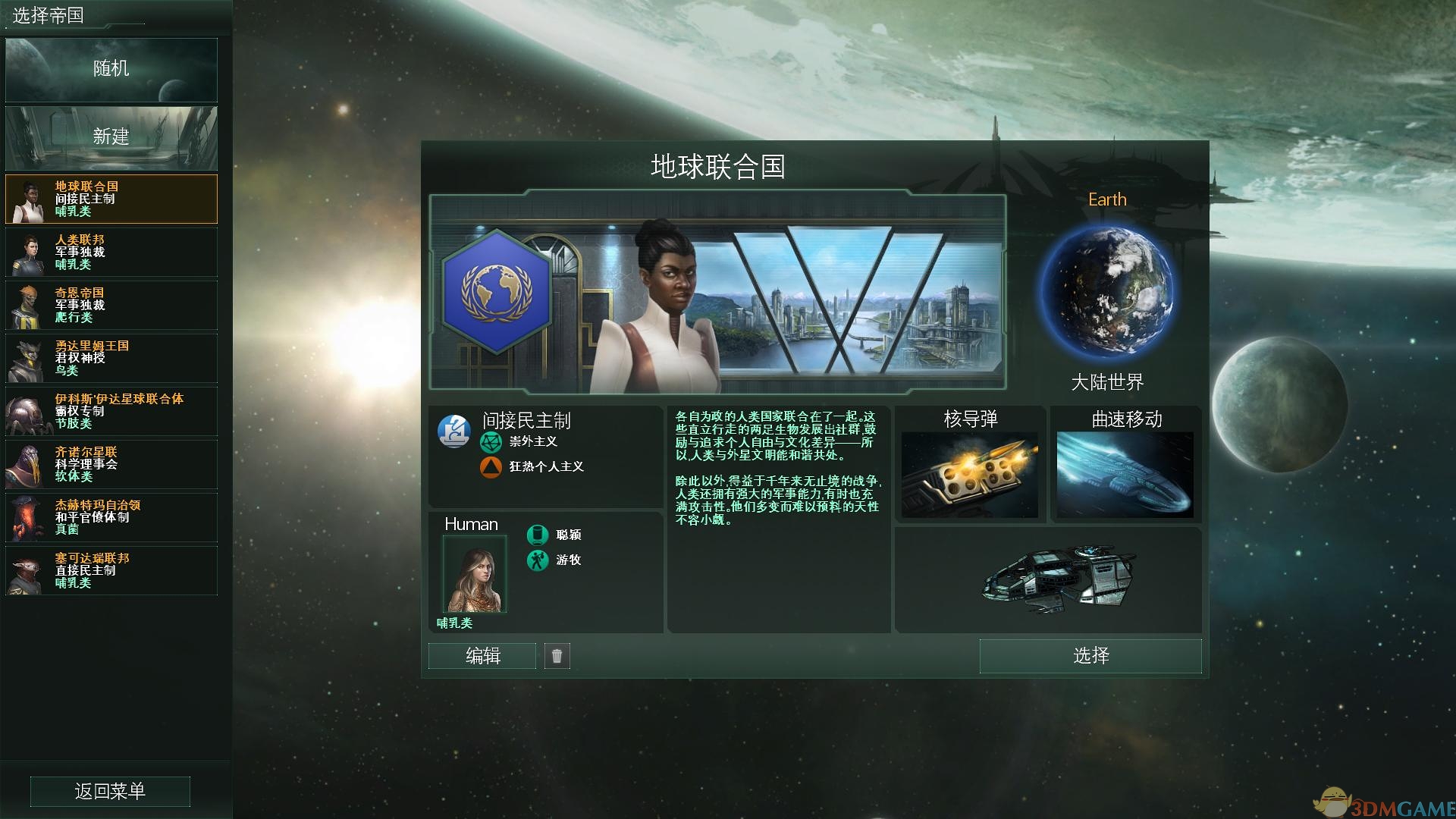
Task: Open 新建 to create a new empire
Action: coord(111,138)
